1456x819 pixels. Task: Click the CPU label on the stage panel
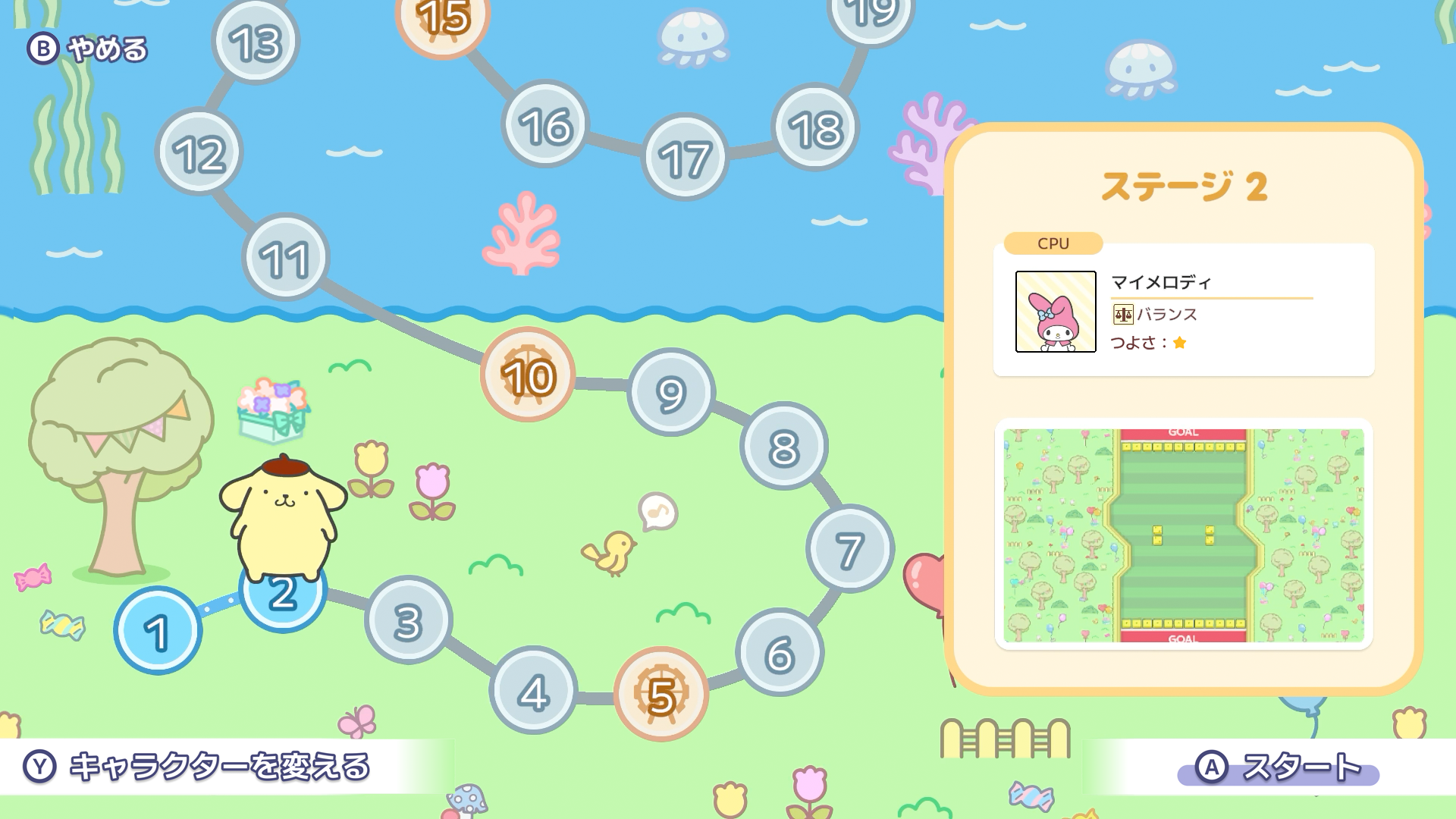(1052, 243)
